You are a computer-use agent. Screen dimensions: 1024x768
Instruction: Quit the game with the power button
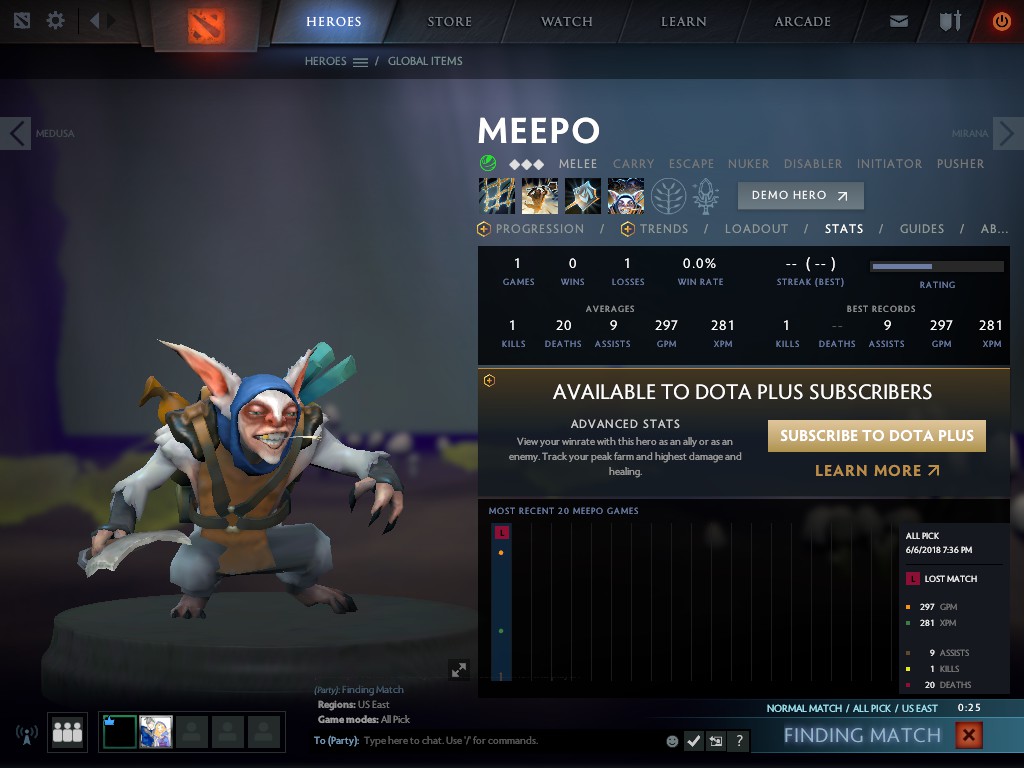[1001, 21]
